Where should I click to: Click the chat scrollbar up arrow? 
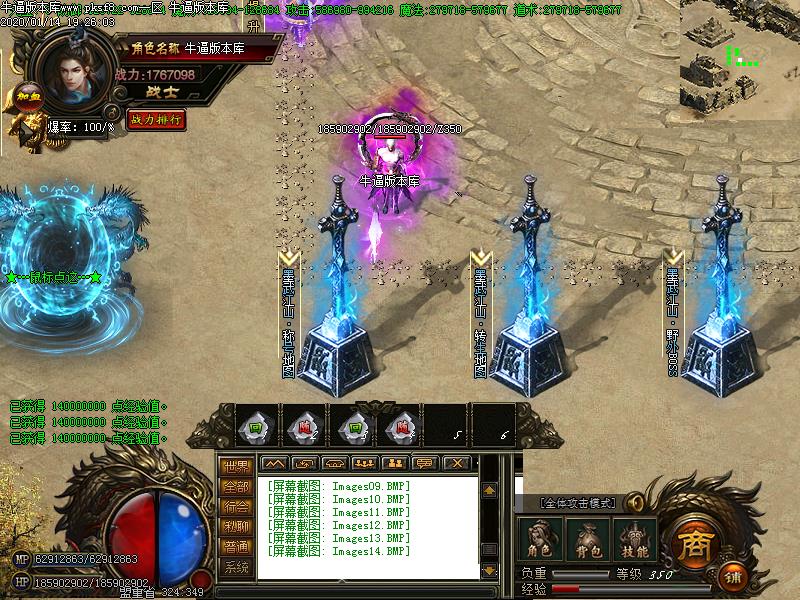[x=489, y=490]
